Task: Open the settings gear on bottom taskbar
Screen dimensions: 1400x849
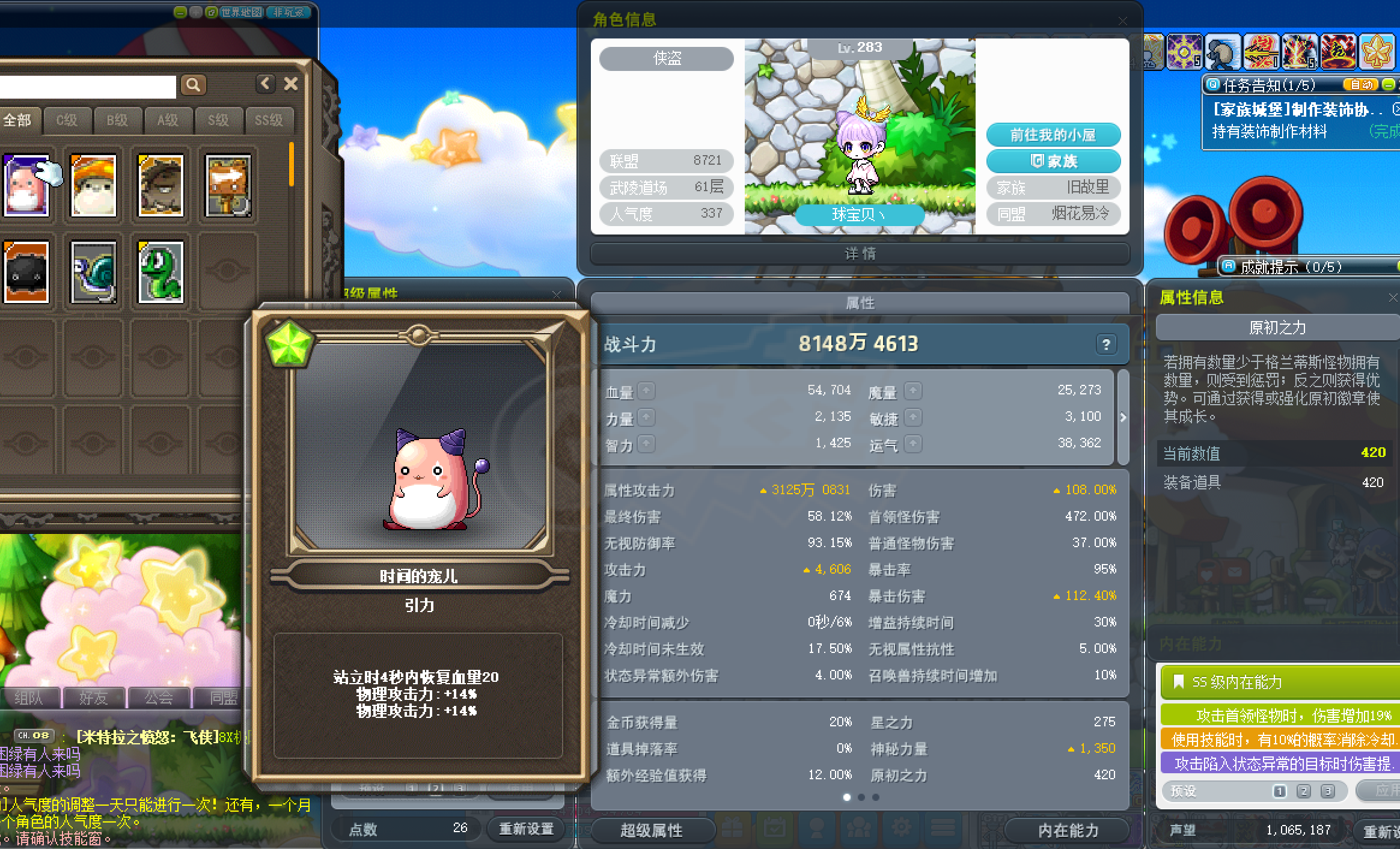Action: 900,827
